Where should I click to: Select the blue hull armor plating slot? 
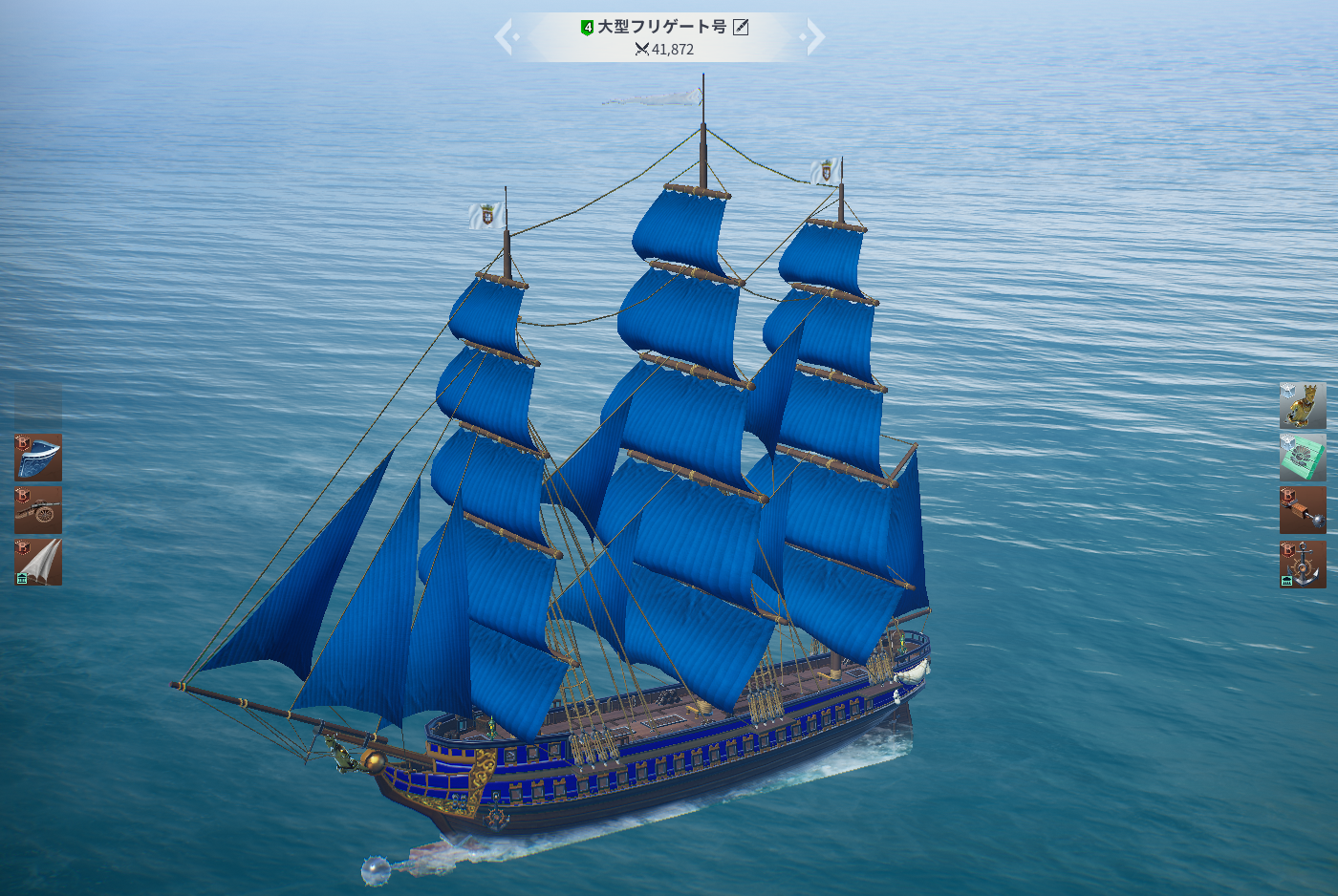[38, 458]
